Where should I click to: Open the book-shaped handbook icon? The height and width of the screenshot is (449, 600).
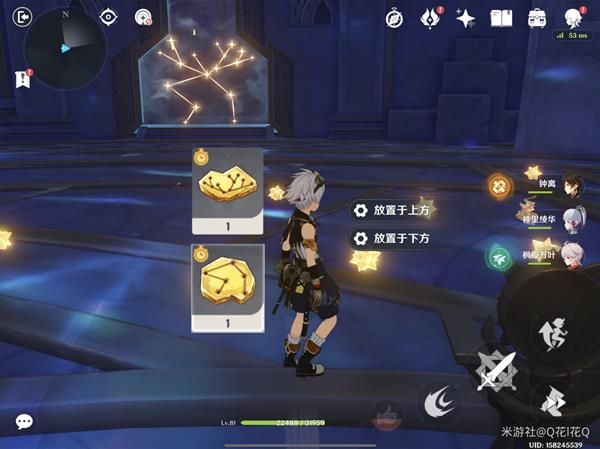tap(501, 17)
